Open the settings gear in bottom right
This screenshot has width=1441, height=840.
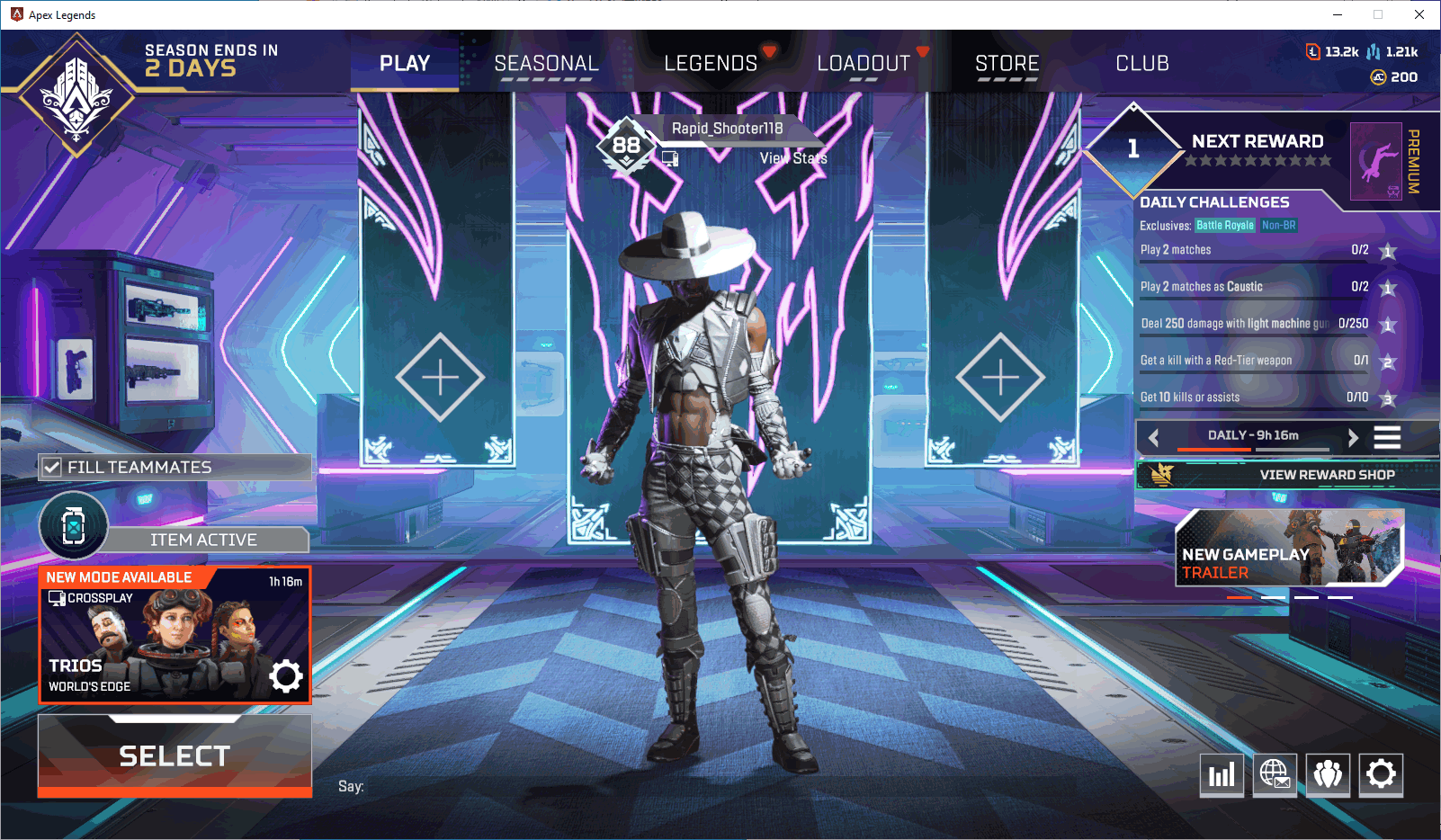pos(1382,774)
